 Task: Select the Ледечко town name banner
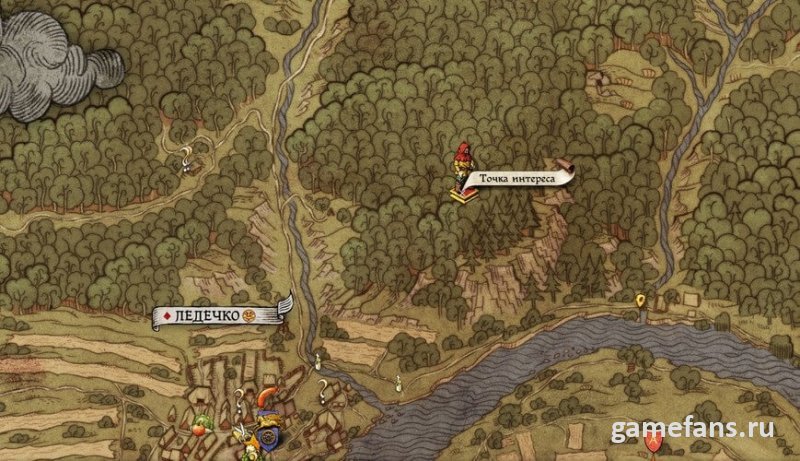[216, 315]
